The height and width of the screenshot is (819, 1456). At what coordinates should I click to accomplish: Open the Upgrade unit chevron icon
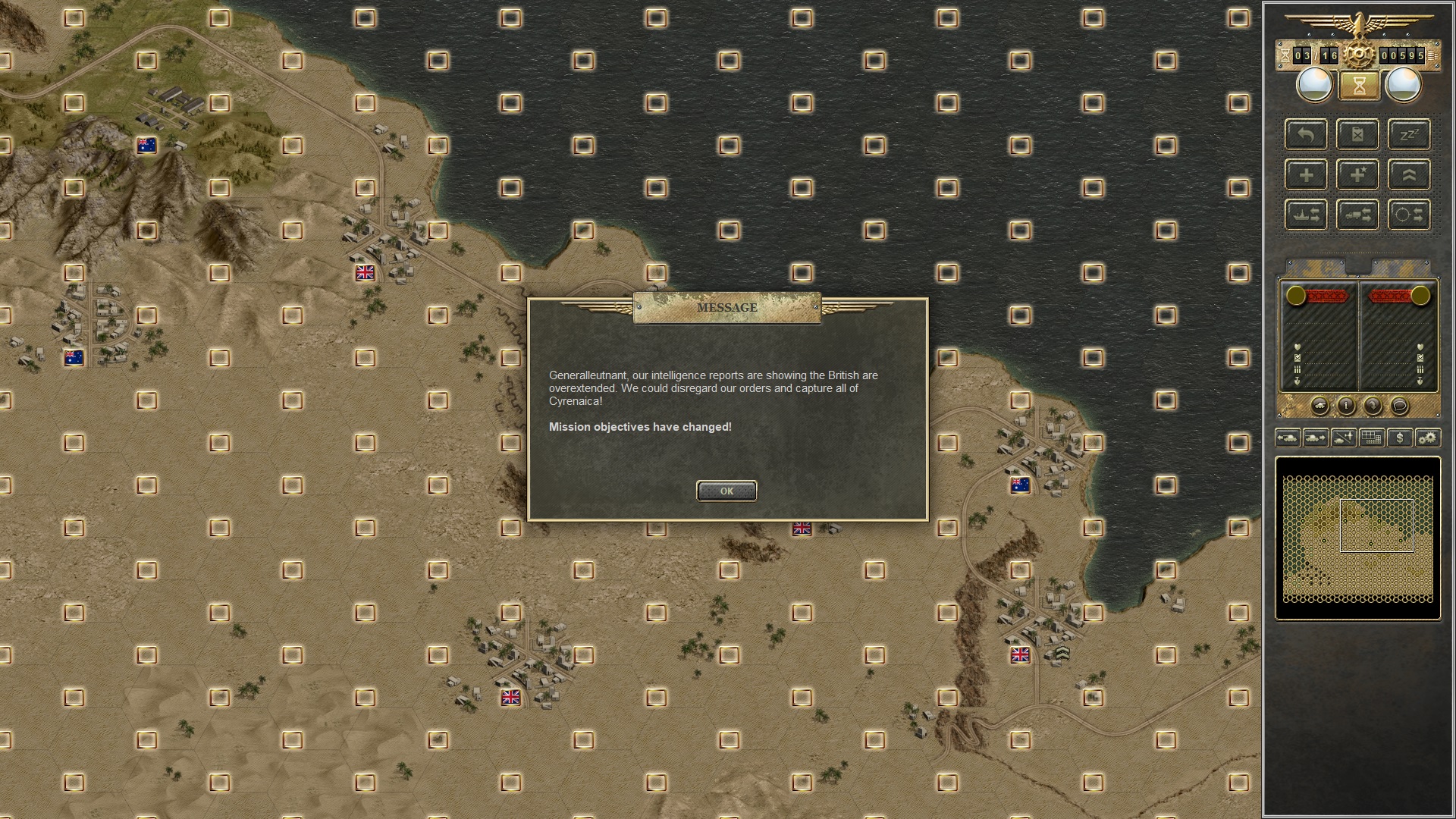pyautogui.click(x=1409, y=174)
